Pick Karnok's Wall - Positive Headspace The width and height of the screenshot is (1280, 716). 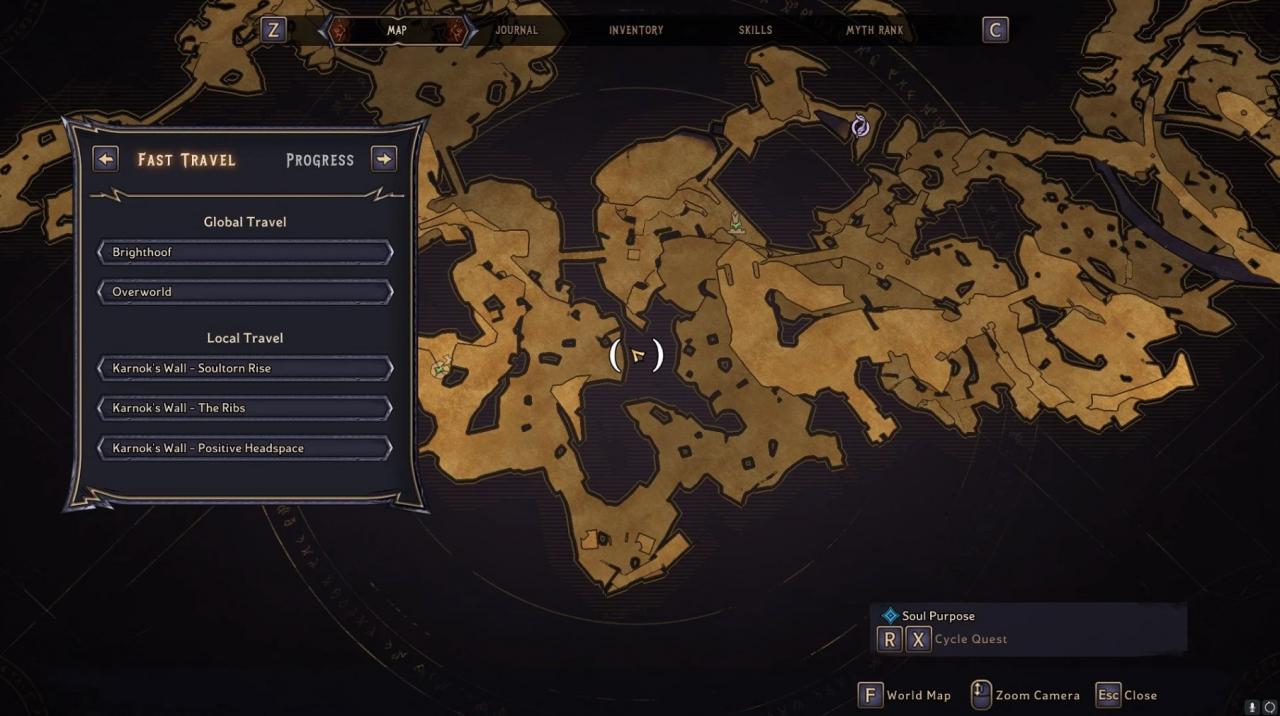click(245, 448)
